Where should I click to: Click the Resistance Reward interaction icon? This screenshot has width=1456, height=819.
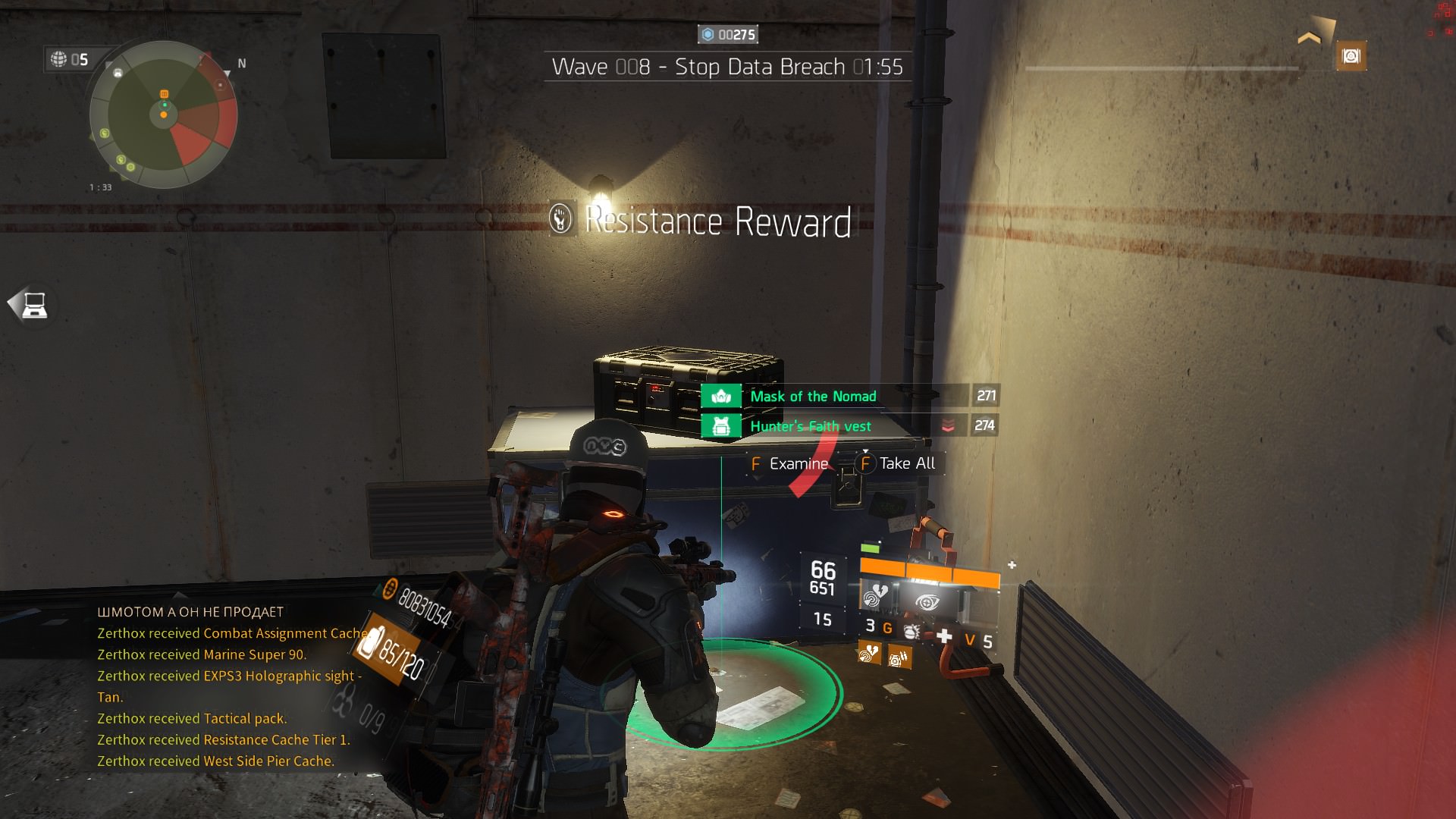pos(560,220)
